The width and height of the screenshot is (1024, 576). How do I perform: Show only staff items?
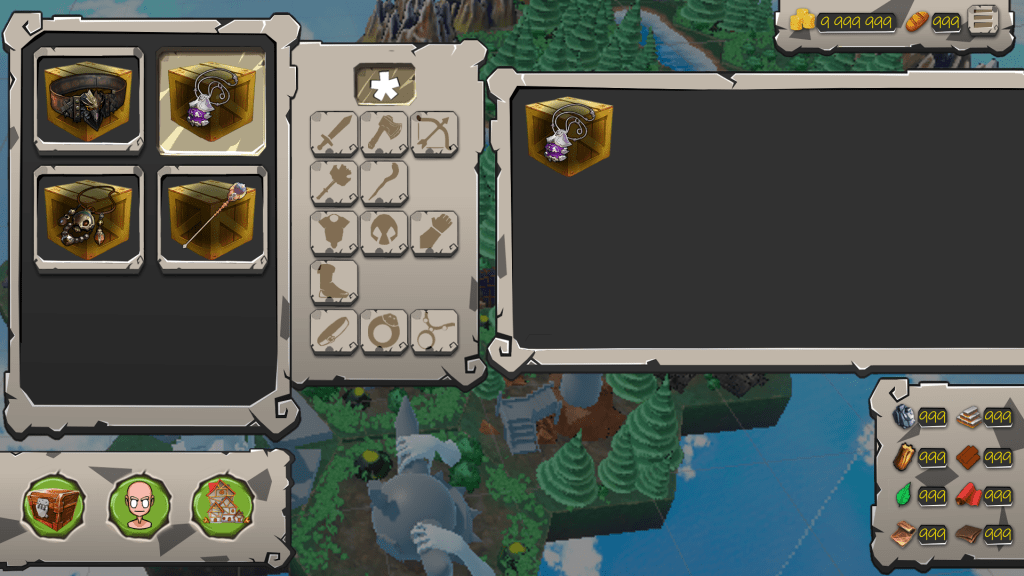384,183
